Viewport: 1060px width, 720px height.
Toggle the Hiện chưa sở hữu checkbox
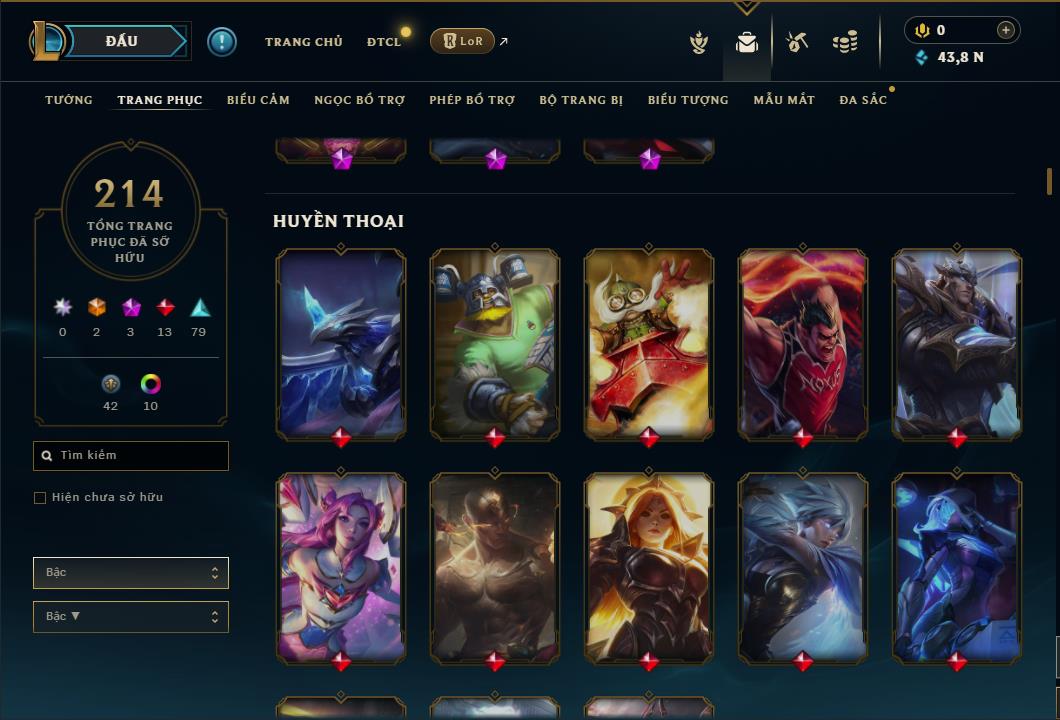(x=40, y=498)
